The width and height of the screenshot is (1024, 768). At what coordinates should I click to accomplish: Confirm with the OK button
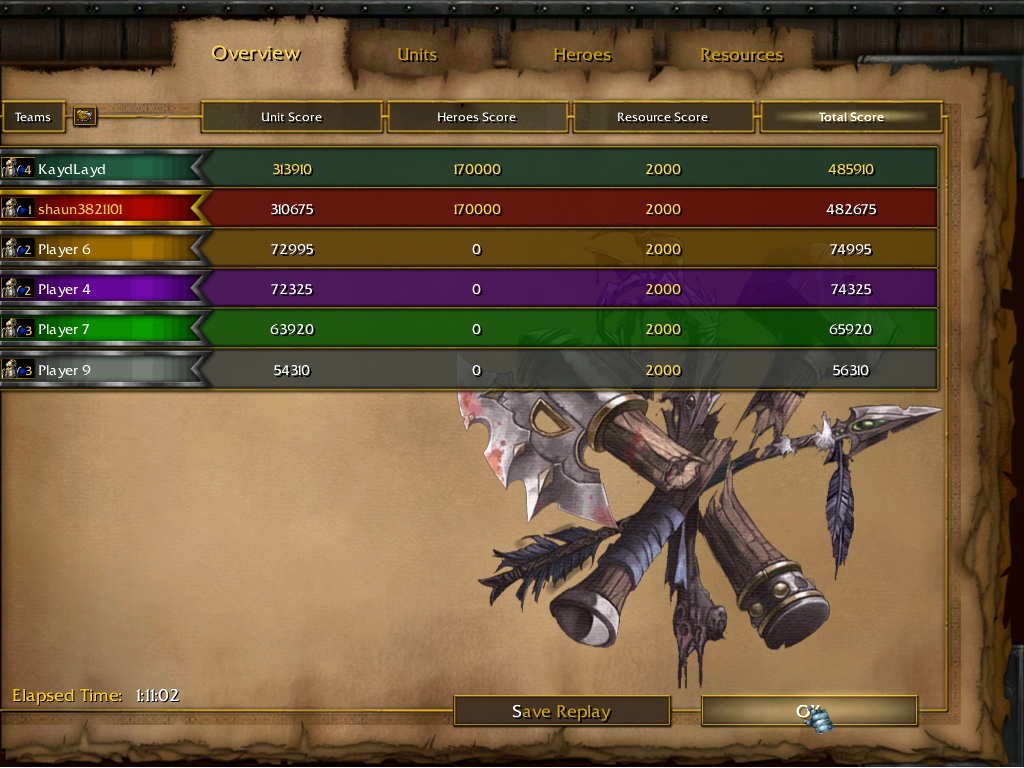point(808,711)
